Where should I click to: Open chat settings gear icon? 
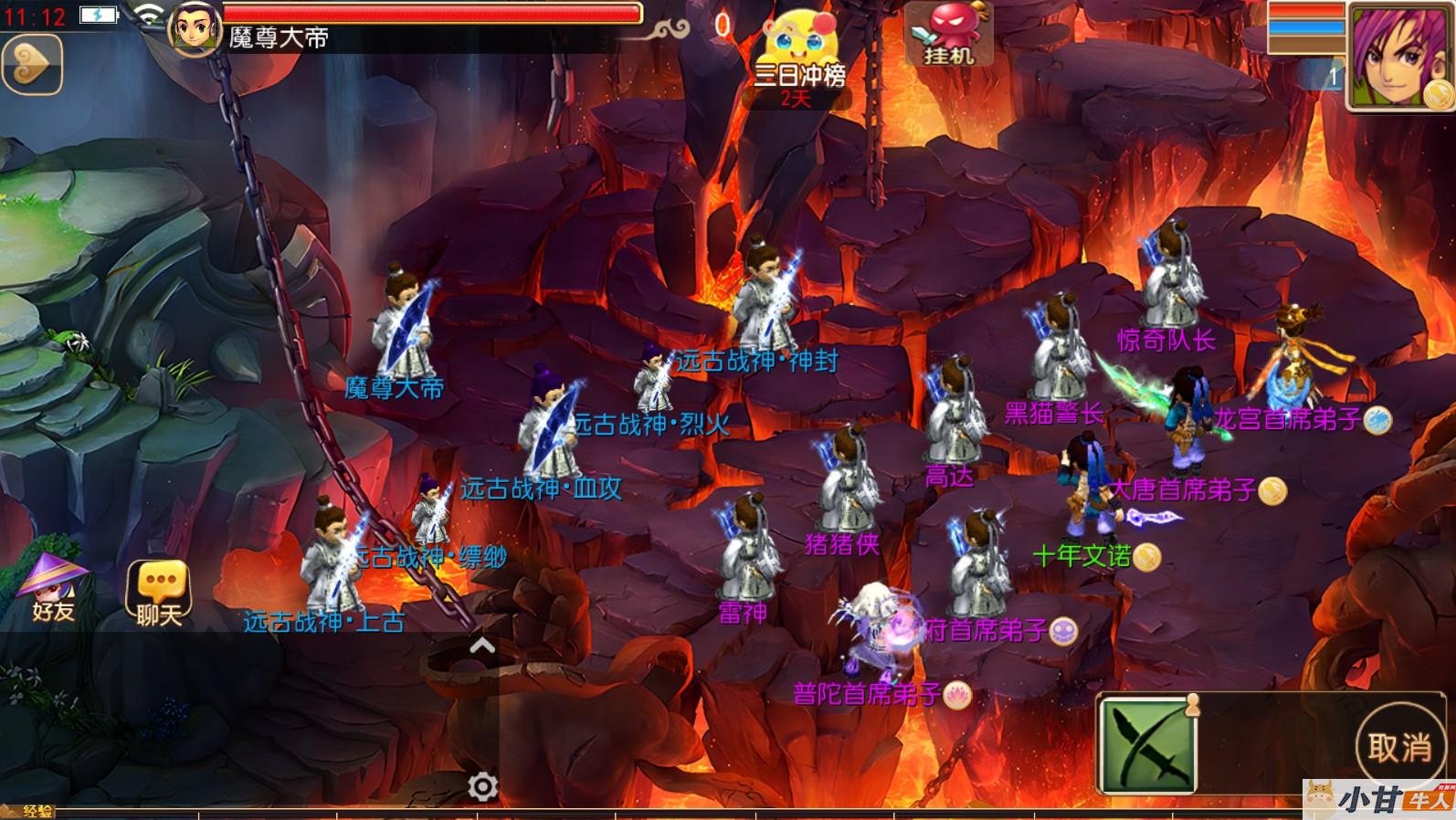click(482, 786)
